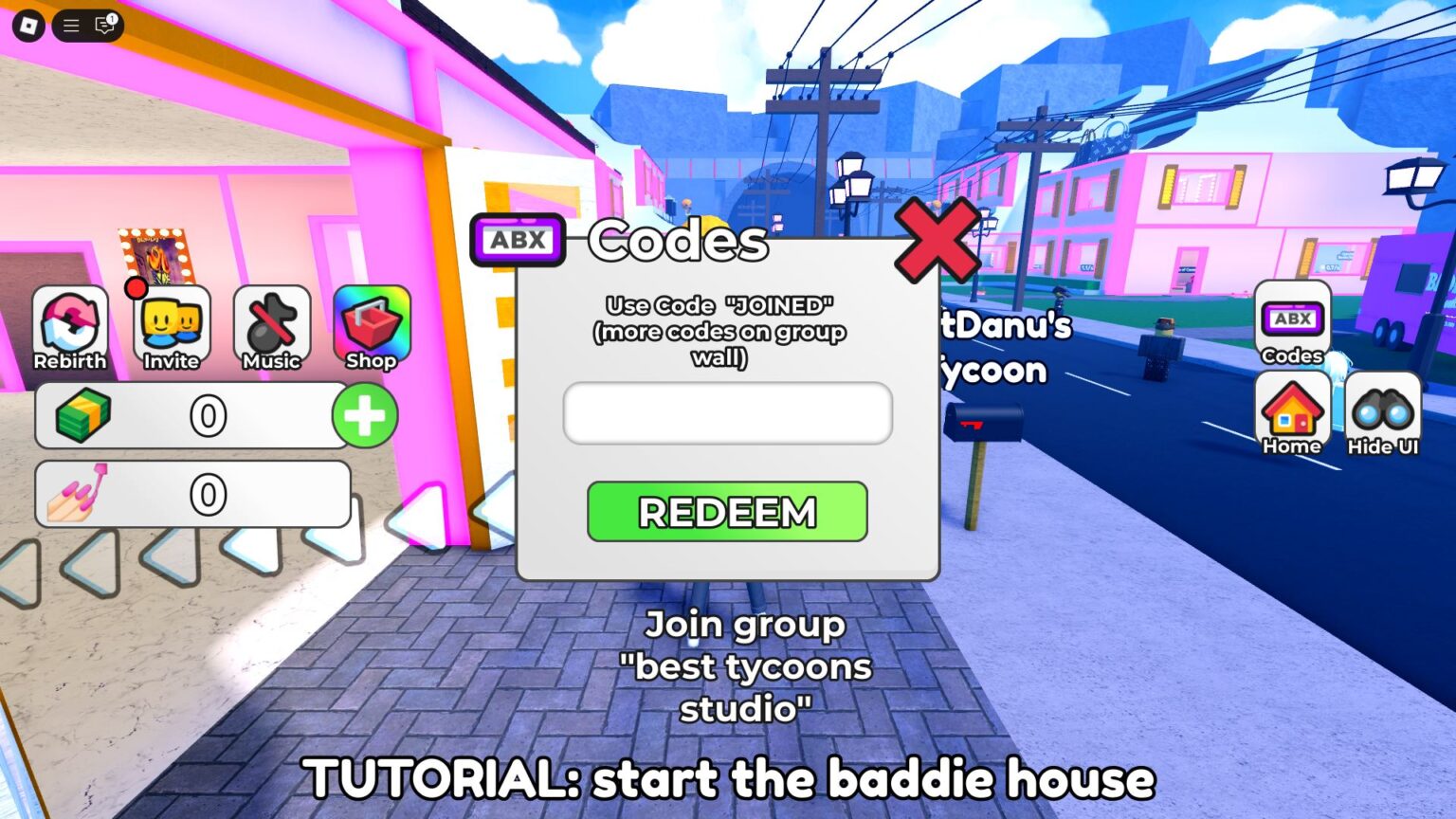The height and width of the screenshot is (819, 1456).
Task: Click the code entry text field
Action: (727, 412)
